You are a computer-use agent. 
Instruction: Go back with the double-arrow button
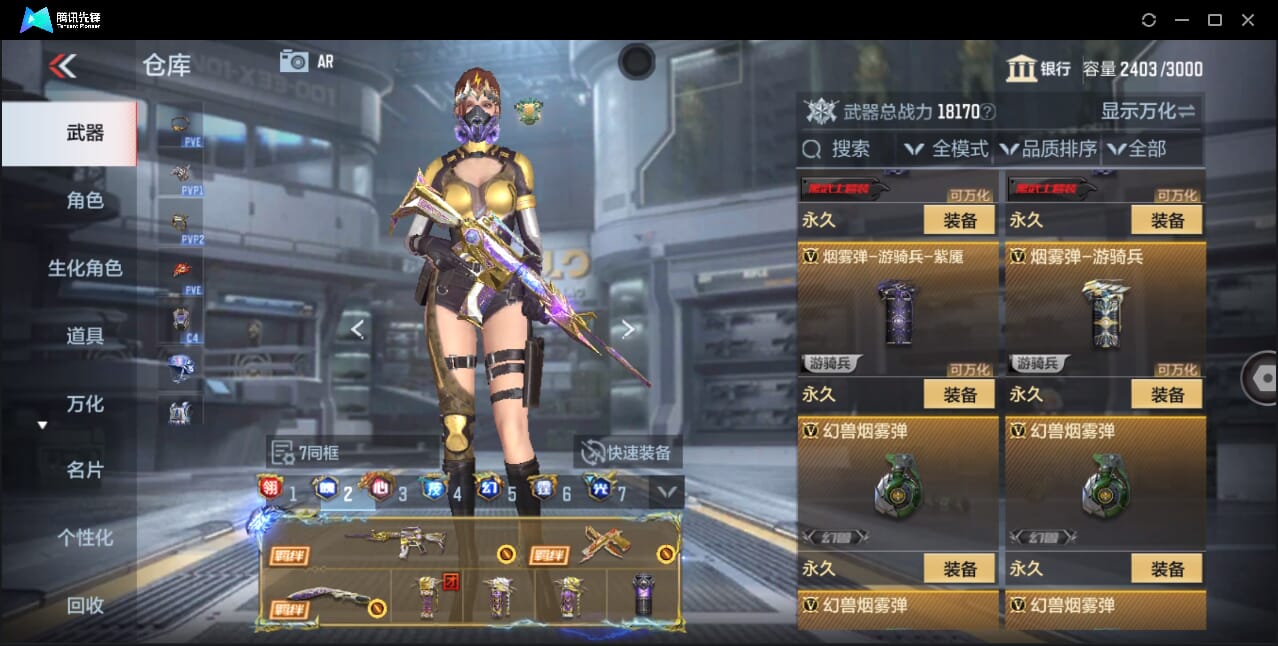tap(62, 66)
